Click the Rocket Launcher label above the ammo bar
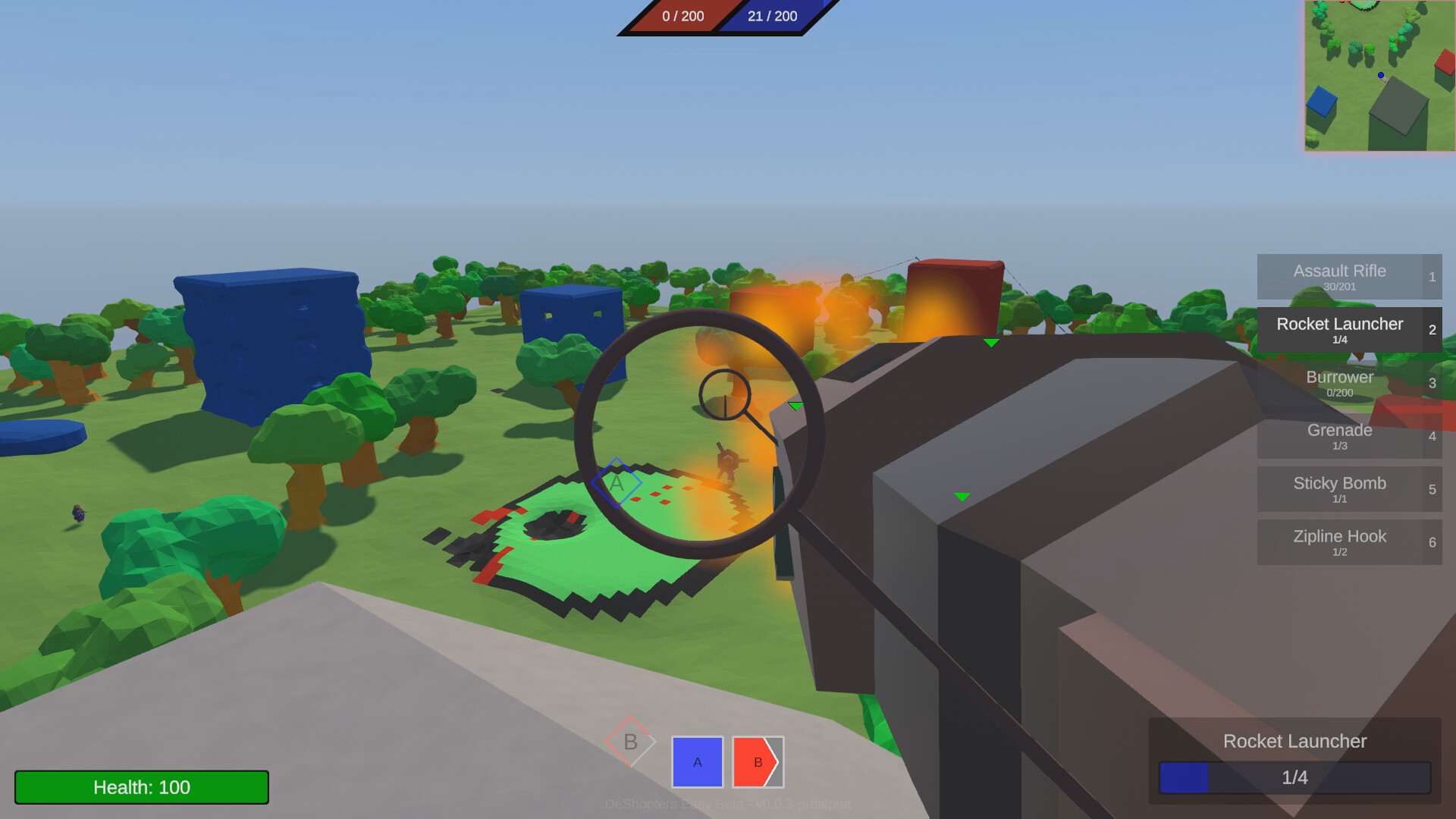 click(1294, 741)
